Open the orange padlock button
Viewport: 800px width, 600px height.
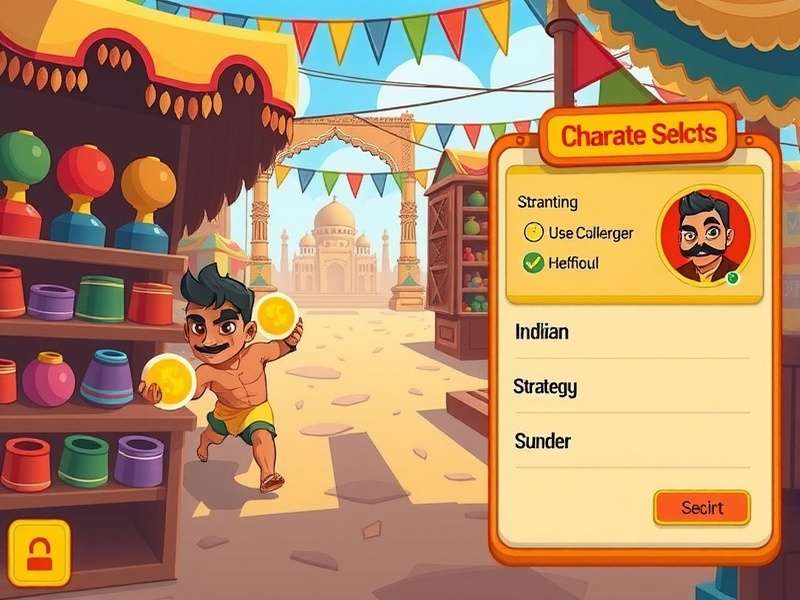[39, 552]
